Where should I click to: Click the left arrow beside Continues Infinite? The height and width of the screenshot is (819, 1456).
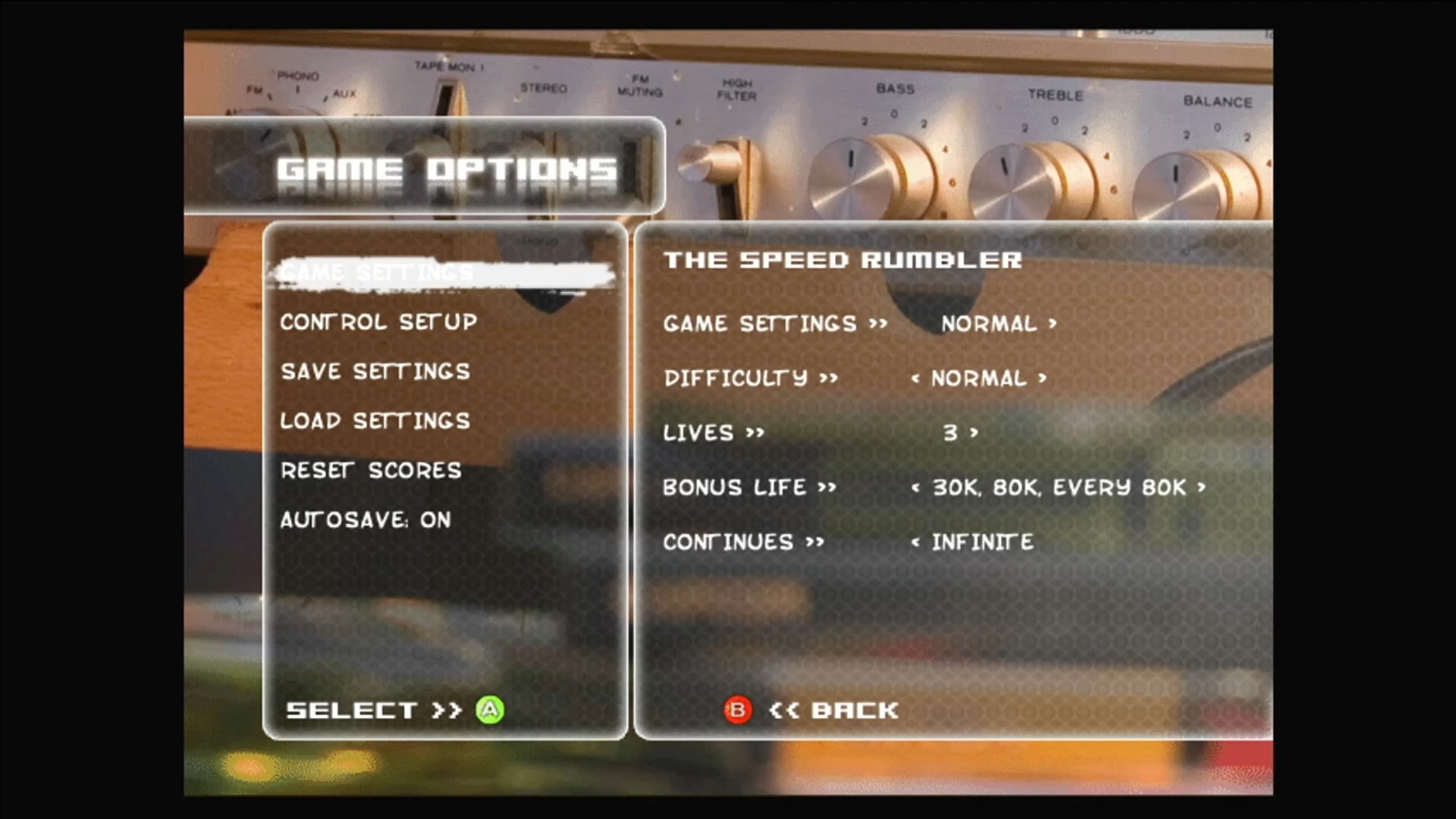click(x=915, y=542)
